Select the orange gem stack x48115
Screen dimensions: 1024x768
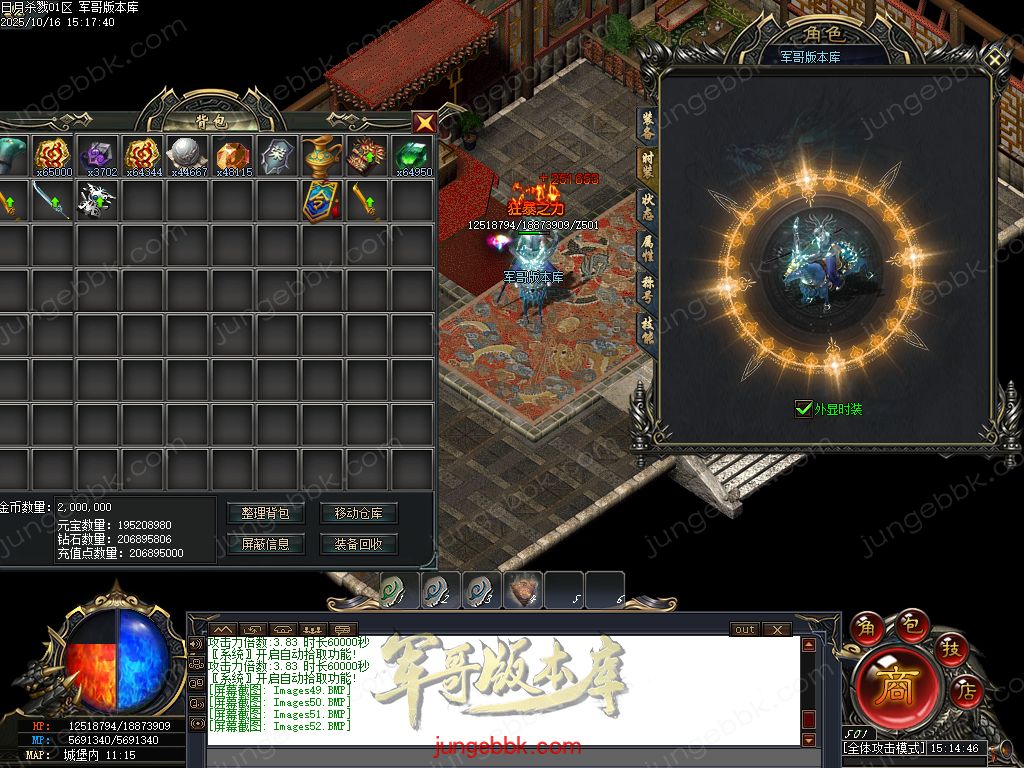232,156
